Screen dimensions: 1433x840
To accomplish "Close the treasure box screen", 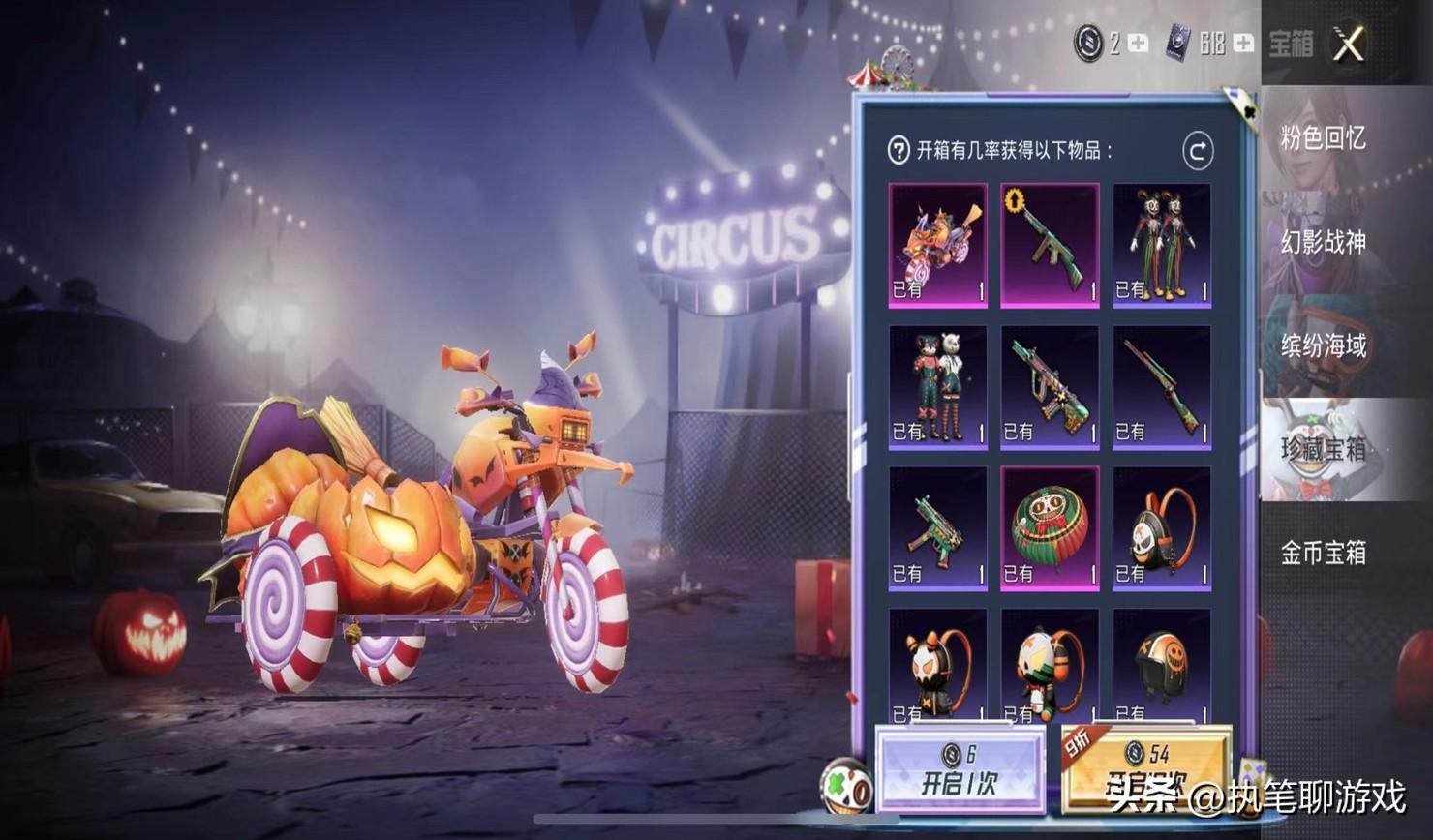I will (1348, 44).
